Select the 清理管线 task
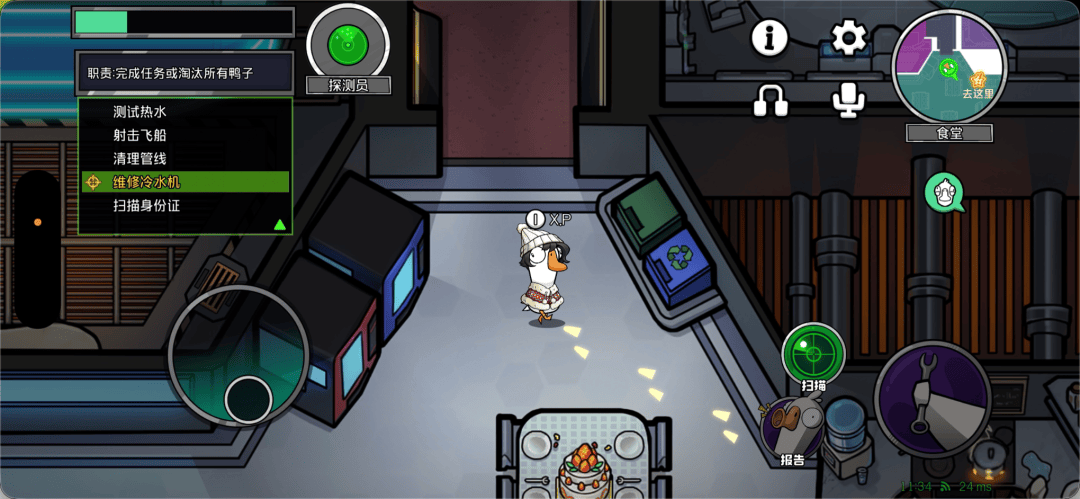The width and height of the screenshot is (1080, 499). pyautogui.click(x=139, y=158)
